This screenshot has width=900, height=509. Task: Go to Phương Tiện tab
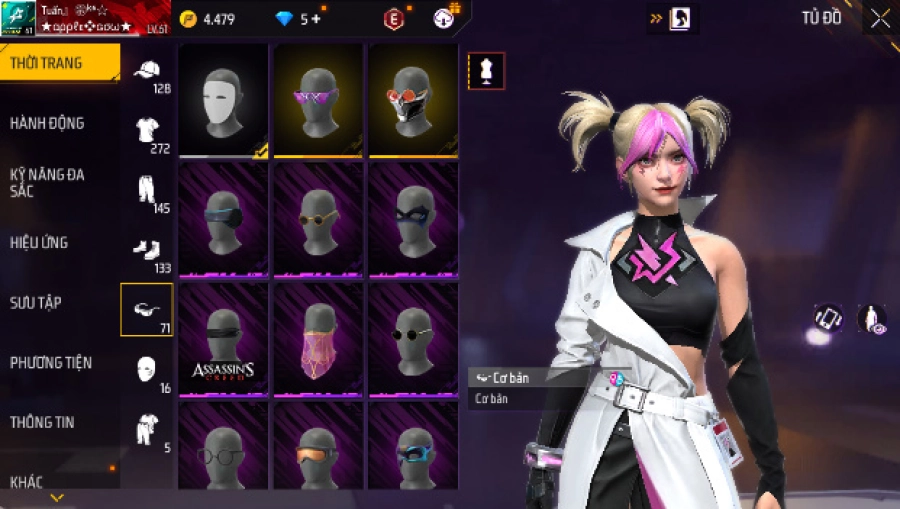pos(51,362)
